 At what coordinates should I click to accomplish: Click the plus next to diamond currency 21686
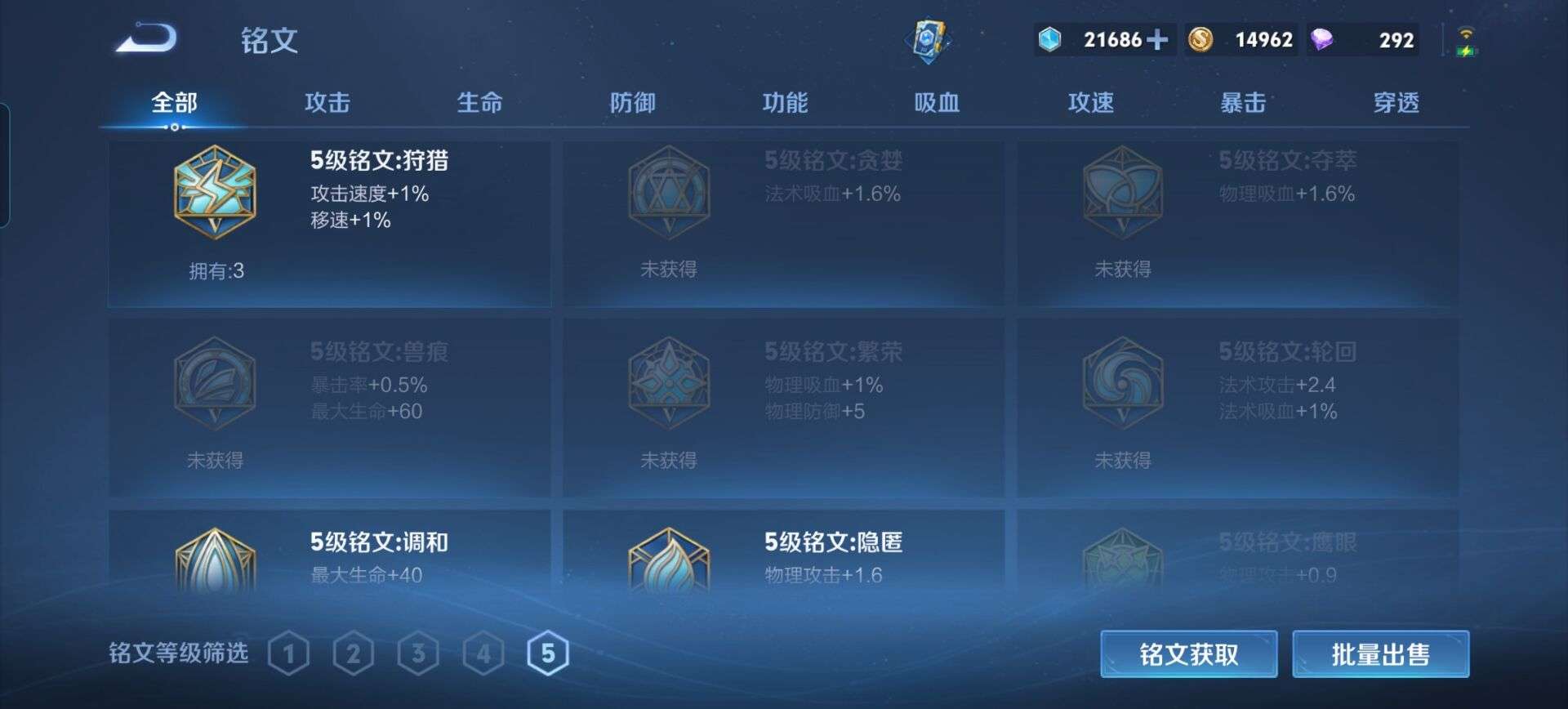(1156, 39)
